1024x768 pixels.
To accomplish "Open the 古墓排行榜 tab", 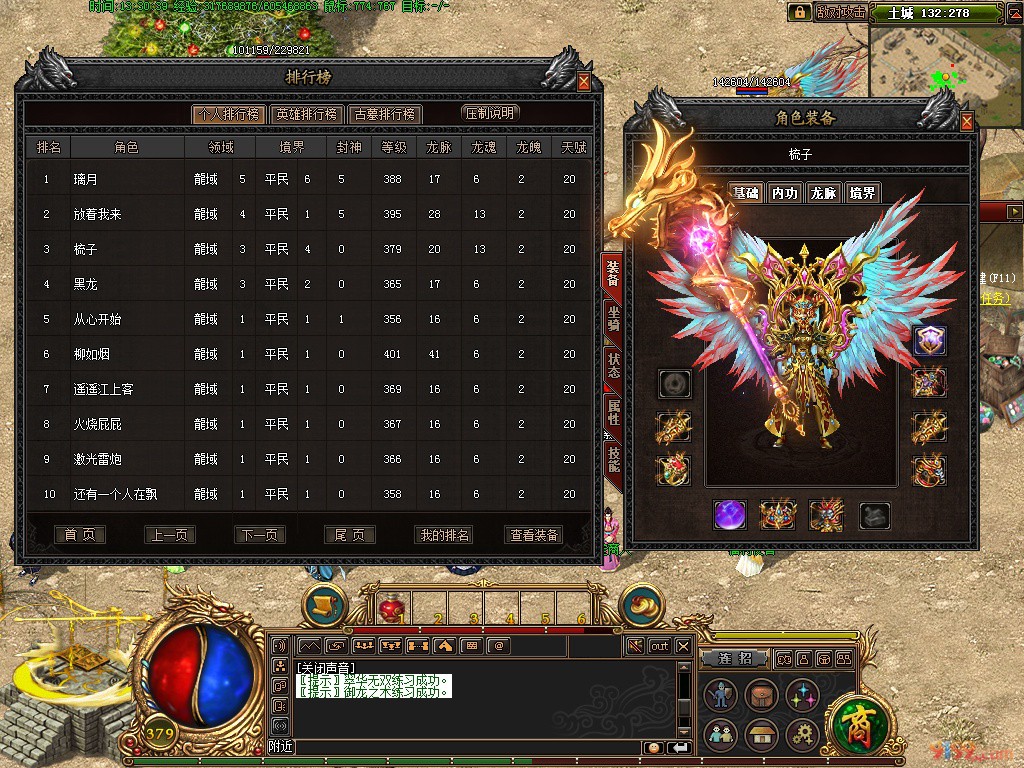I will [x=385, y=114].
